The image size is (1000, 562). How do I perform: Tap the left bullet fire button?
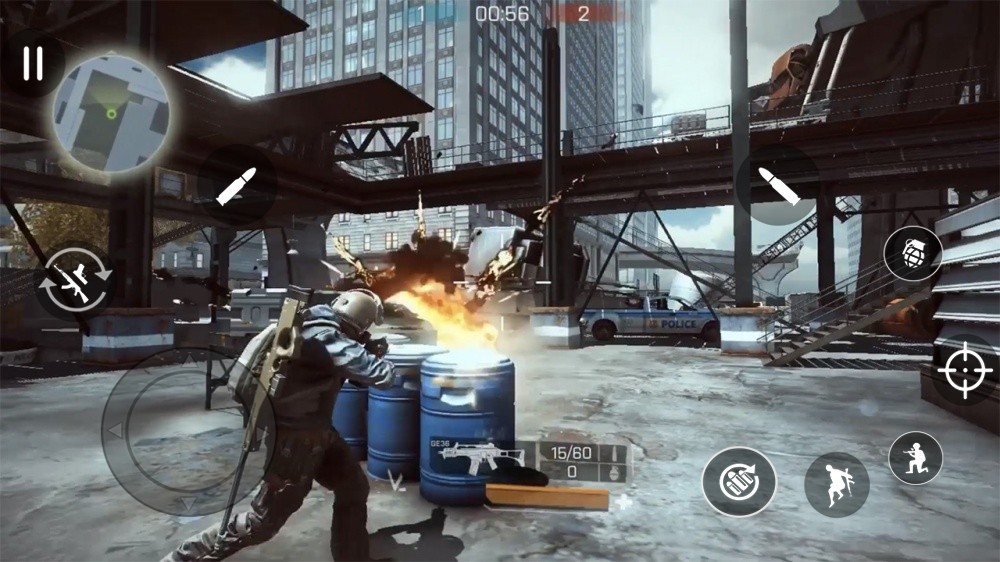click(x=237, y=186)
